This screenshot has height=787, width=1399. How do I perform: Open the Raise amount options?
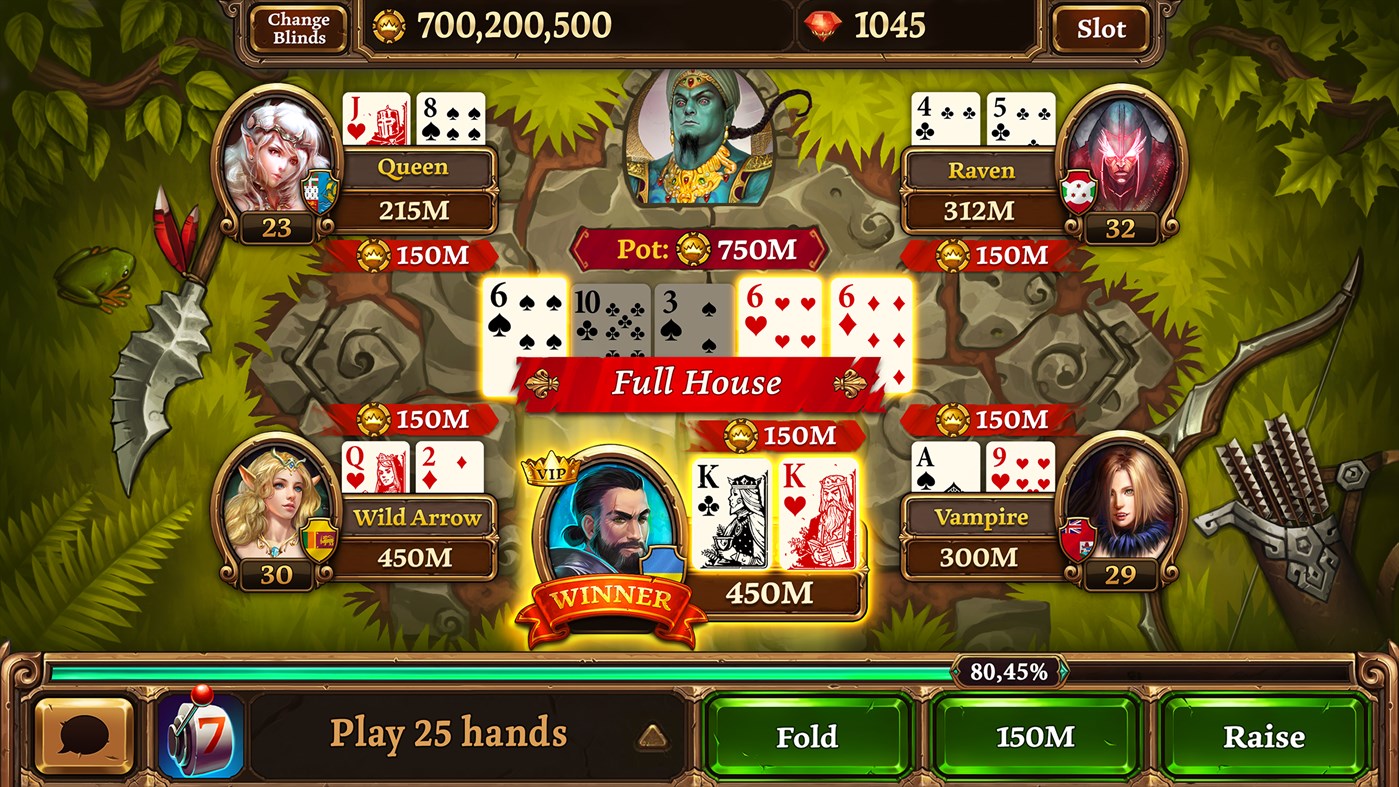point(1264,738)
